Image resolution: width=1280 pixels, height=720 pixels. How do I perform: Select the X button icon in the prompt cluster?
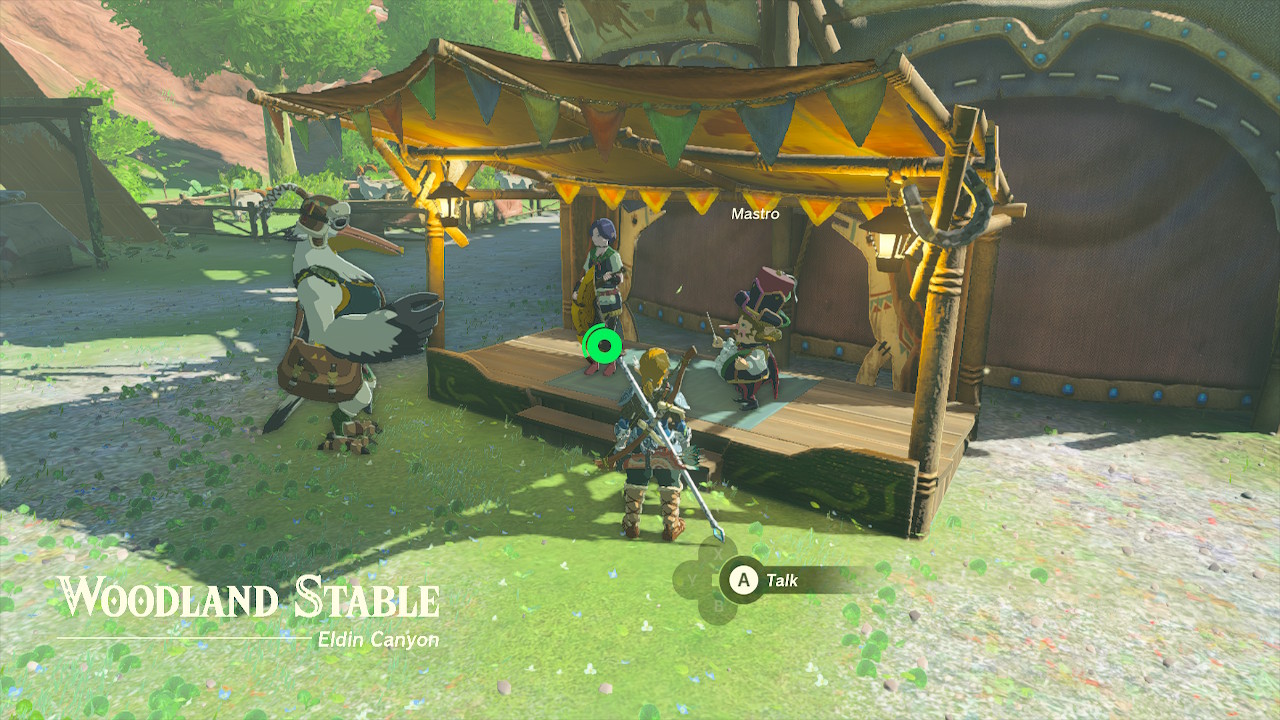[x=718, y=553]
